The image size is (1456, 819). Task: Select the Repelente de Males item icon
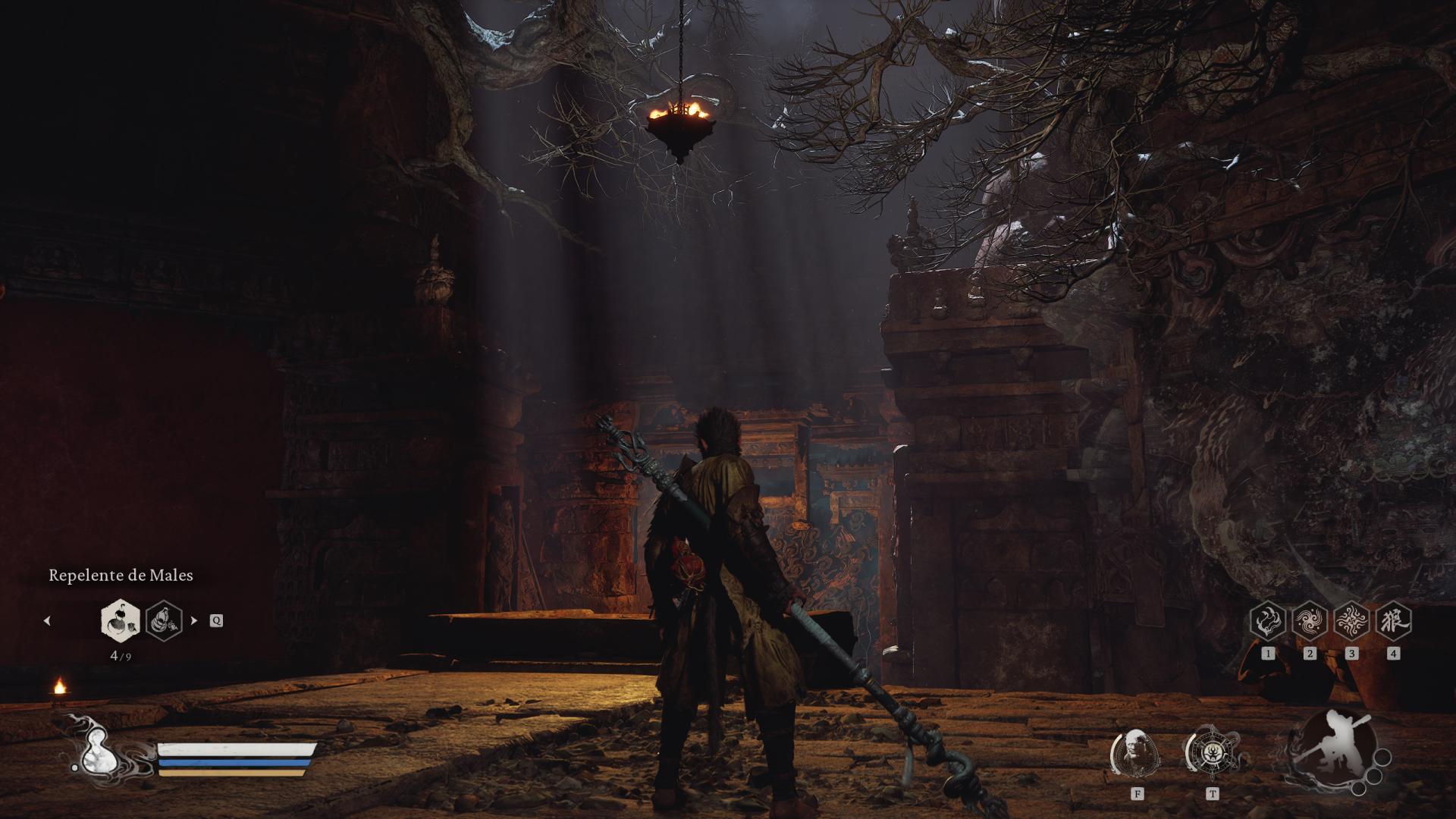click(x=119, y=622)
